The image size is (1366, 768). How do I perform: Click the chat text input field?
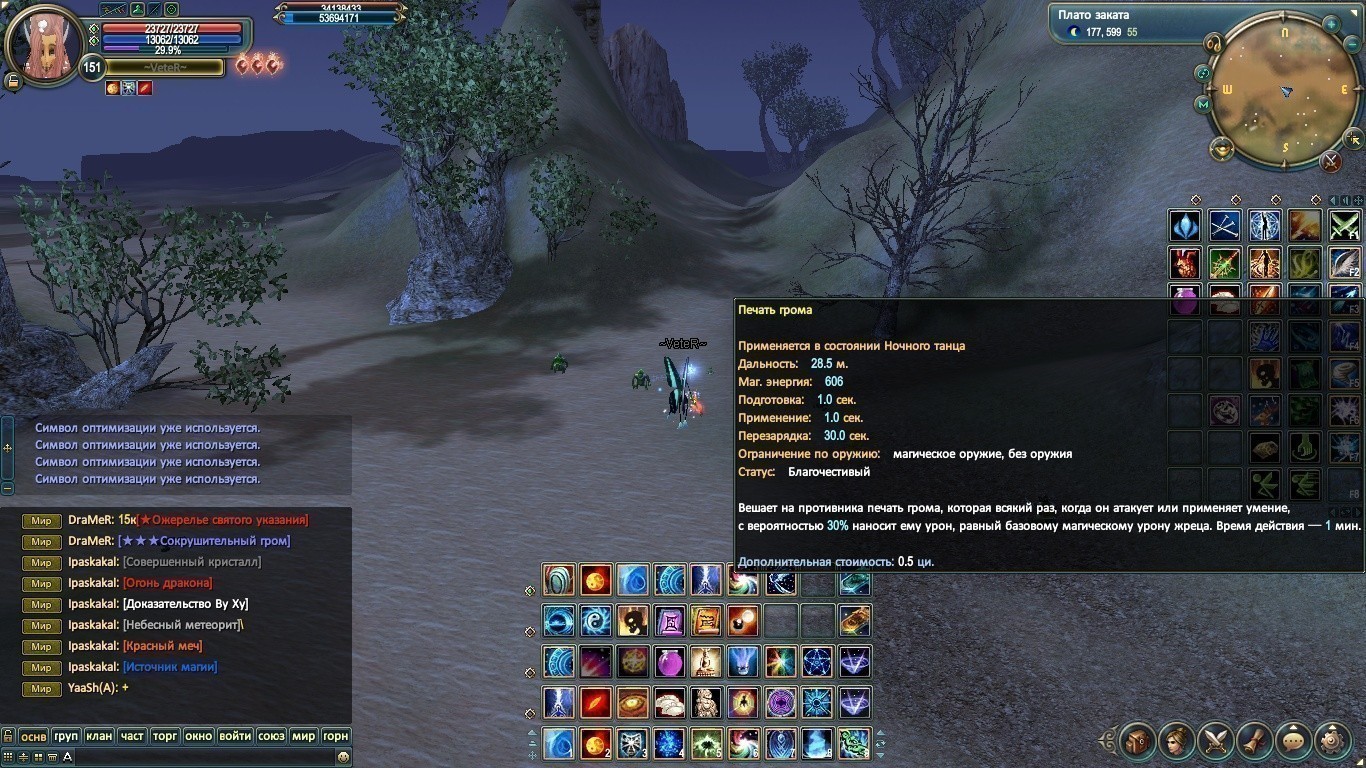(200, 758)
